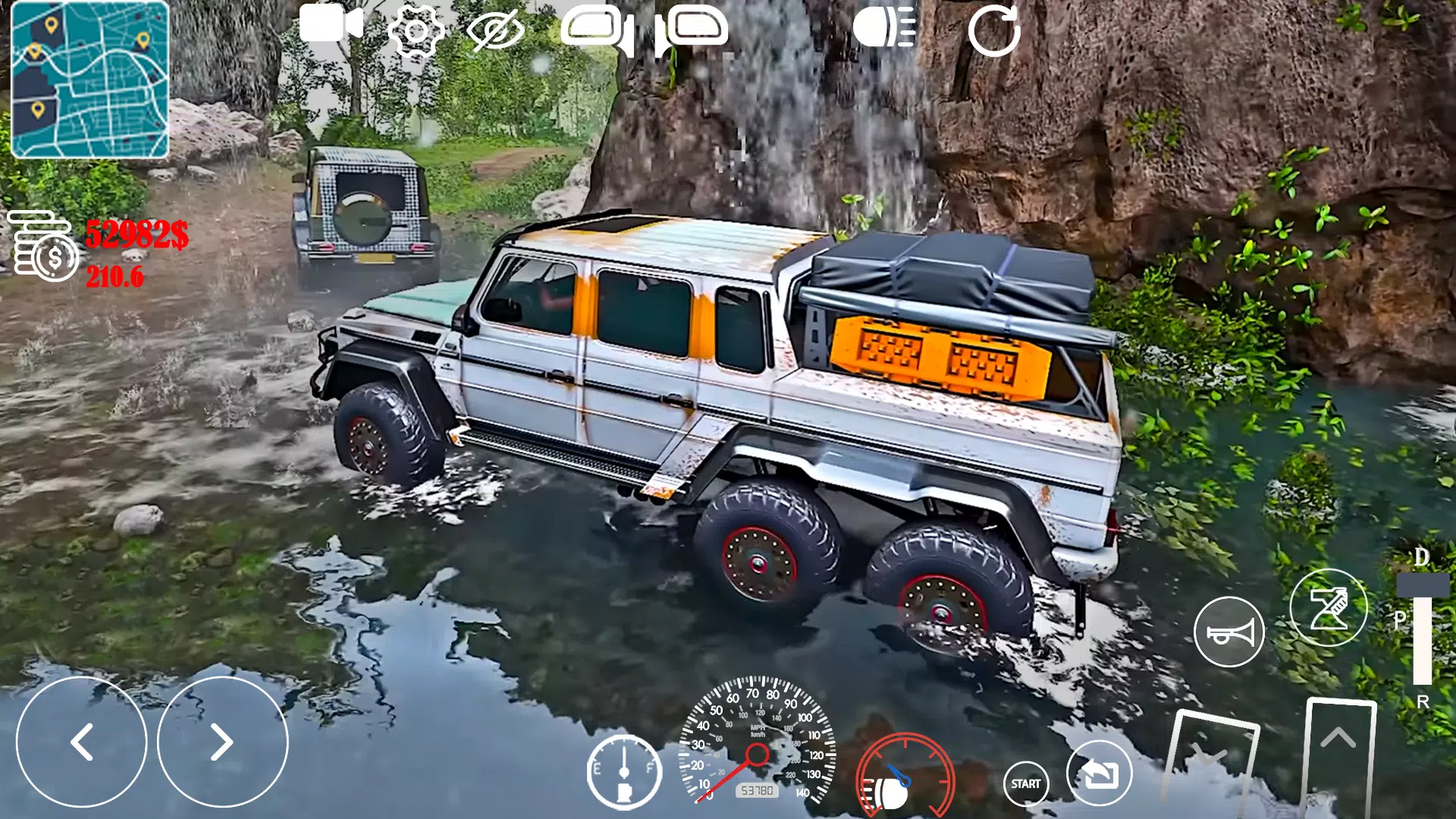Sound the vehicle horn

pos(1228,633)
